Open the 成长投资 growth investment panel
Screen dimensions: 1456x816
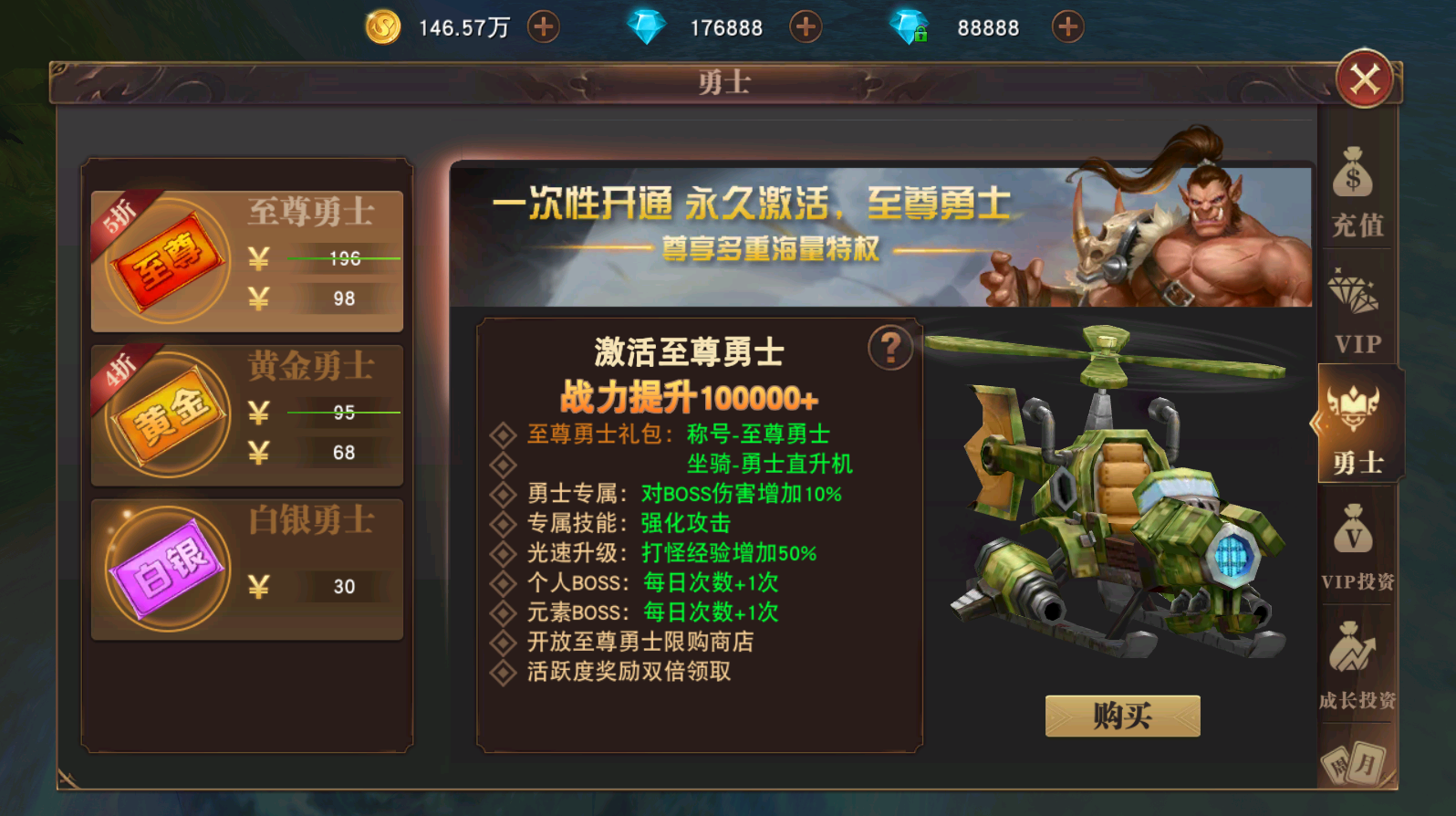pos(1356,662)
